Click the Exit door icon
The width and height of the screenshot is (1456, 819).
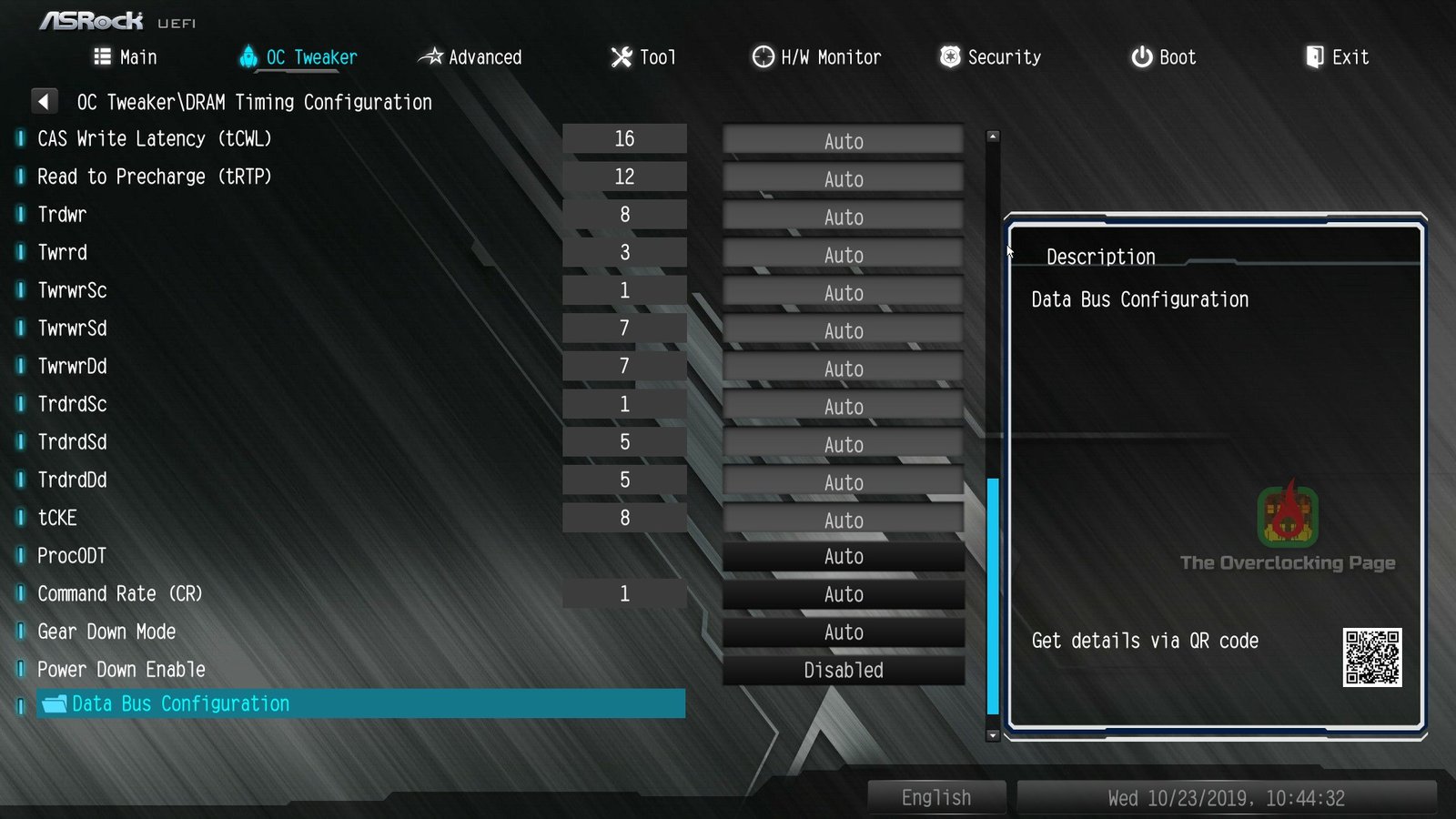pos(1314,56)
